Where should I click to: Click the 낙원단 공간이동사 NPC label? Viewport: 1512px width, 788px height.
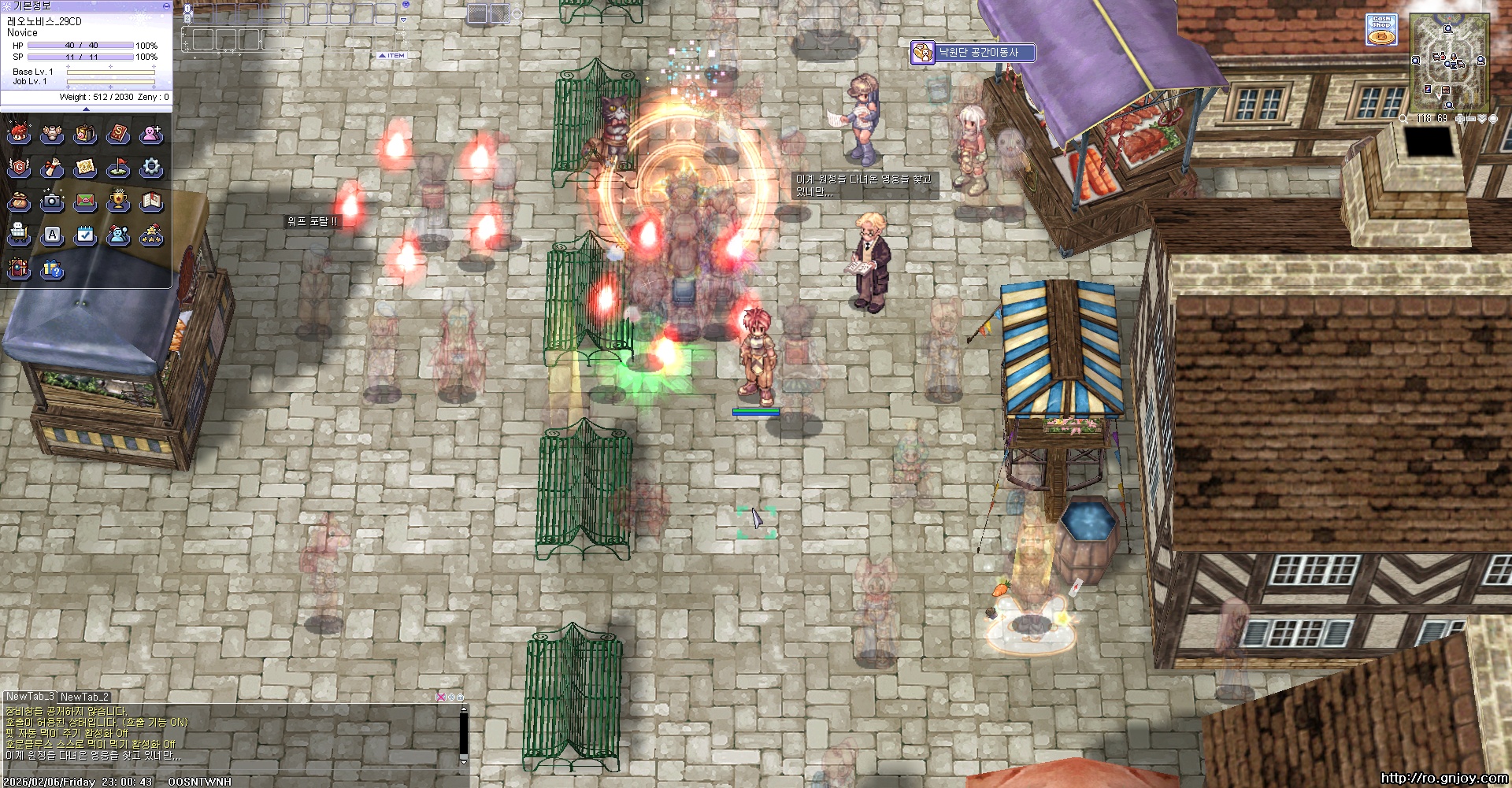pyautogui.click(x=978, y=53)
